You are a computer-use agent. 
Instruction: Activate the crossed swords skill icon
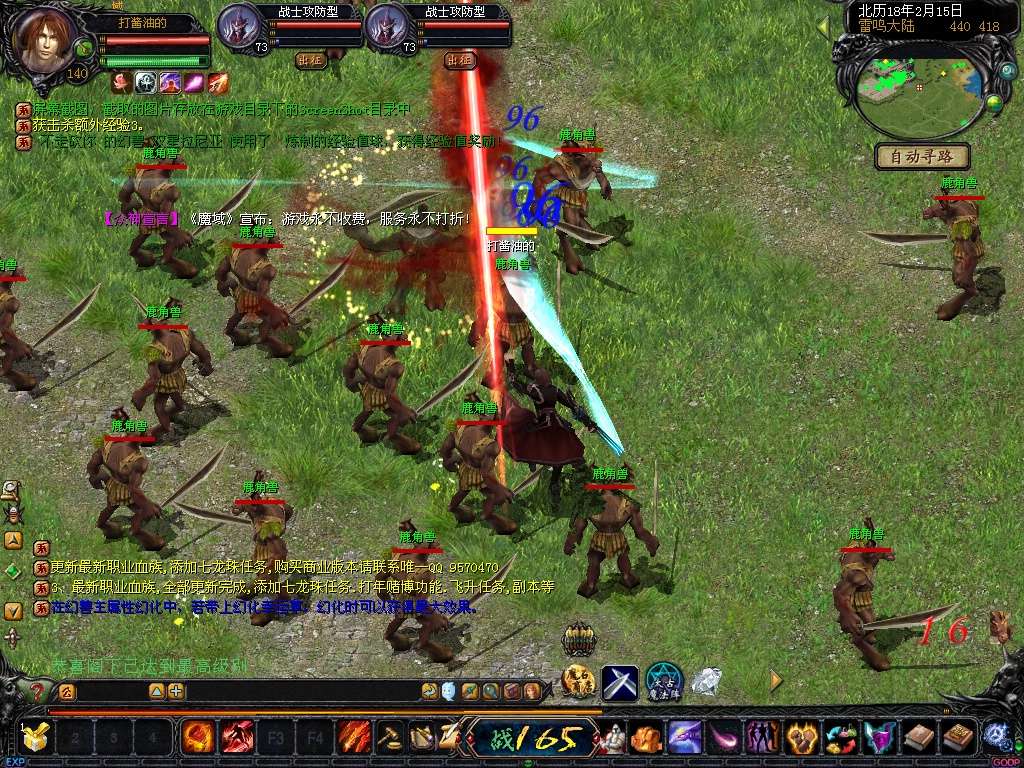[620, 682]
